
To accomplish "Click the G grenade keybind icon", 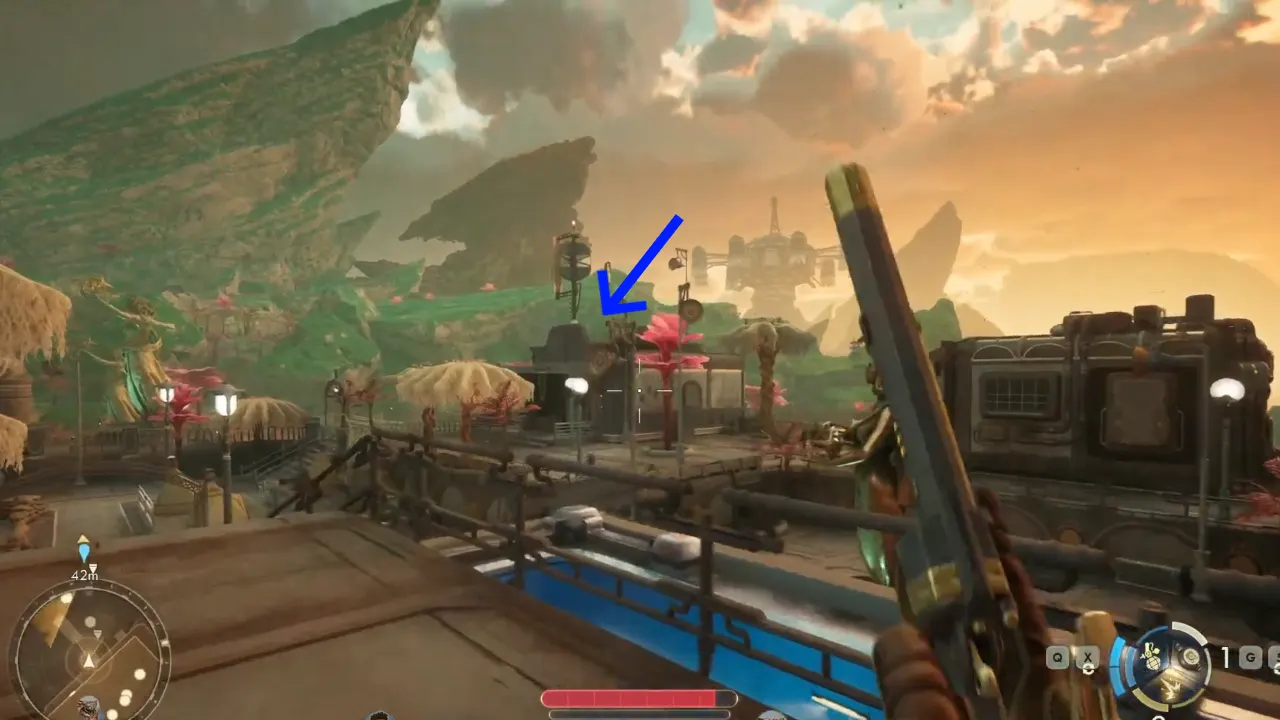I will coord(1251,657).
